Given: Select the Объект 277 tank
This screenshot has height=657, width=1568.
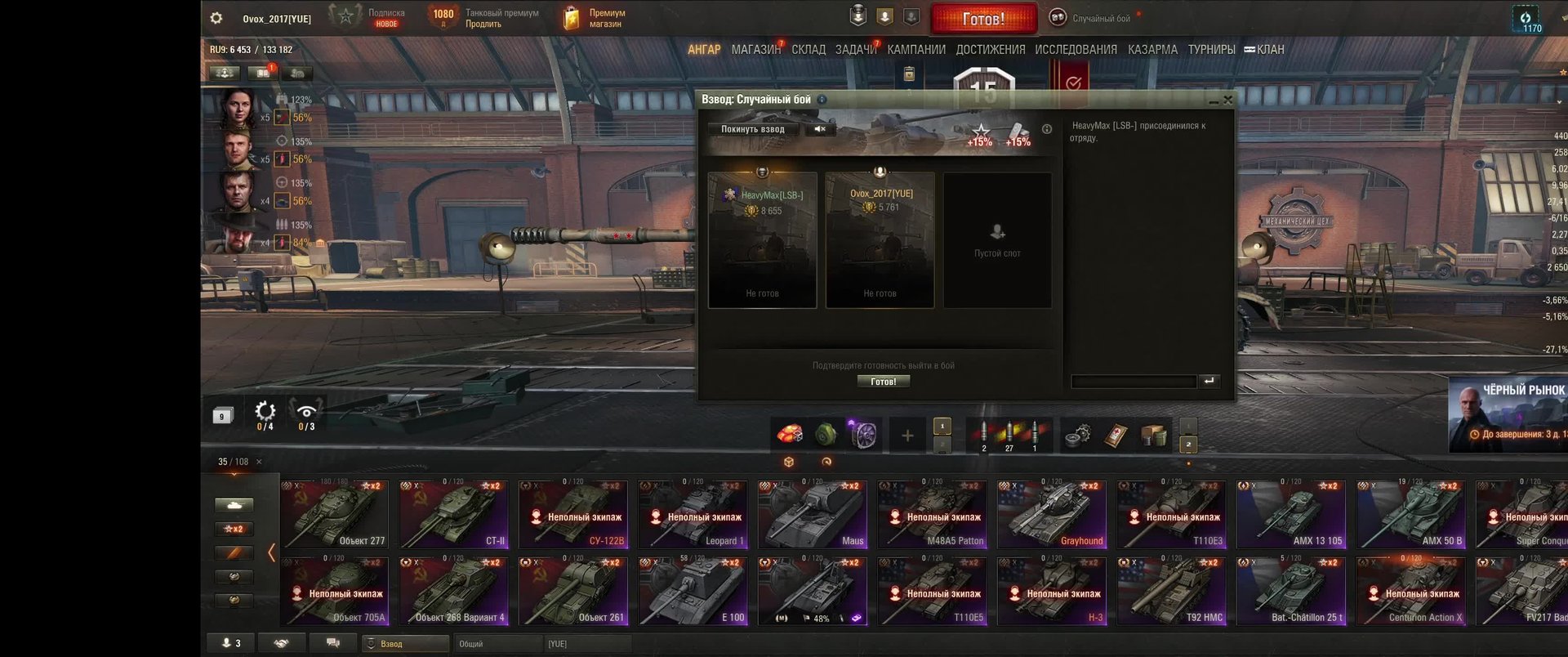Looking at the screenshot, I should pos(334,515).
